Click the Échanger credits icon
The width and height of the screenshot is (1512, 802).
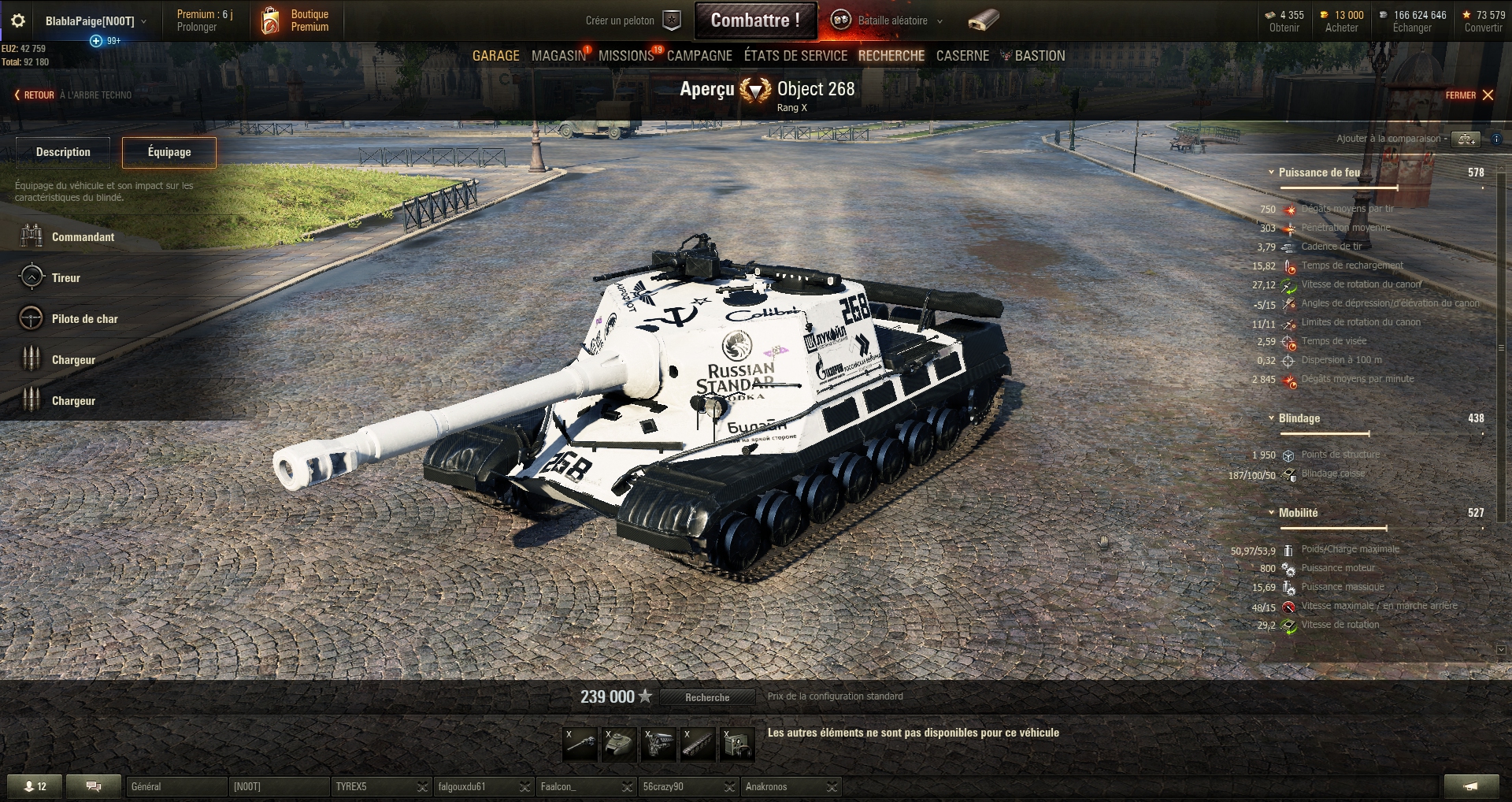click(1382, 13)
